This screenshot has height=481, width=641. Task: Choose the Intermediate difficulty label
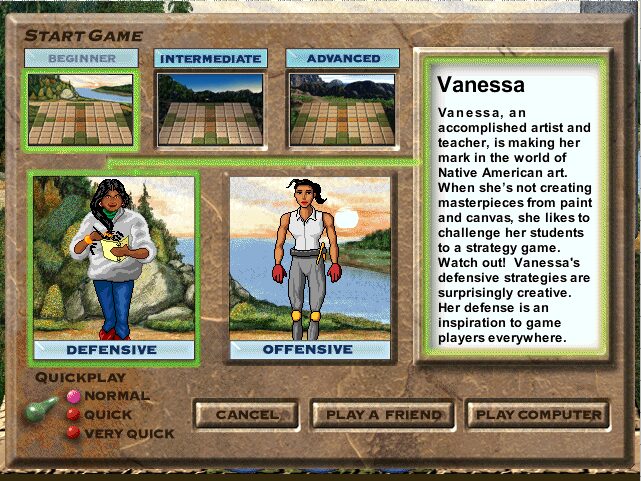pyautogui.click(x=210, y=59)
